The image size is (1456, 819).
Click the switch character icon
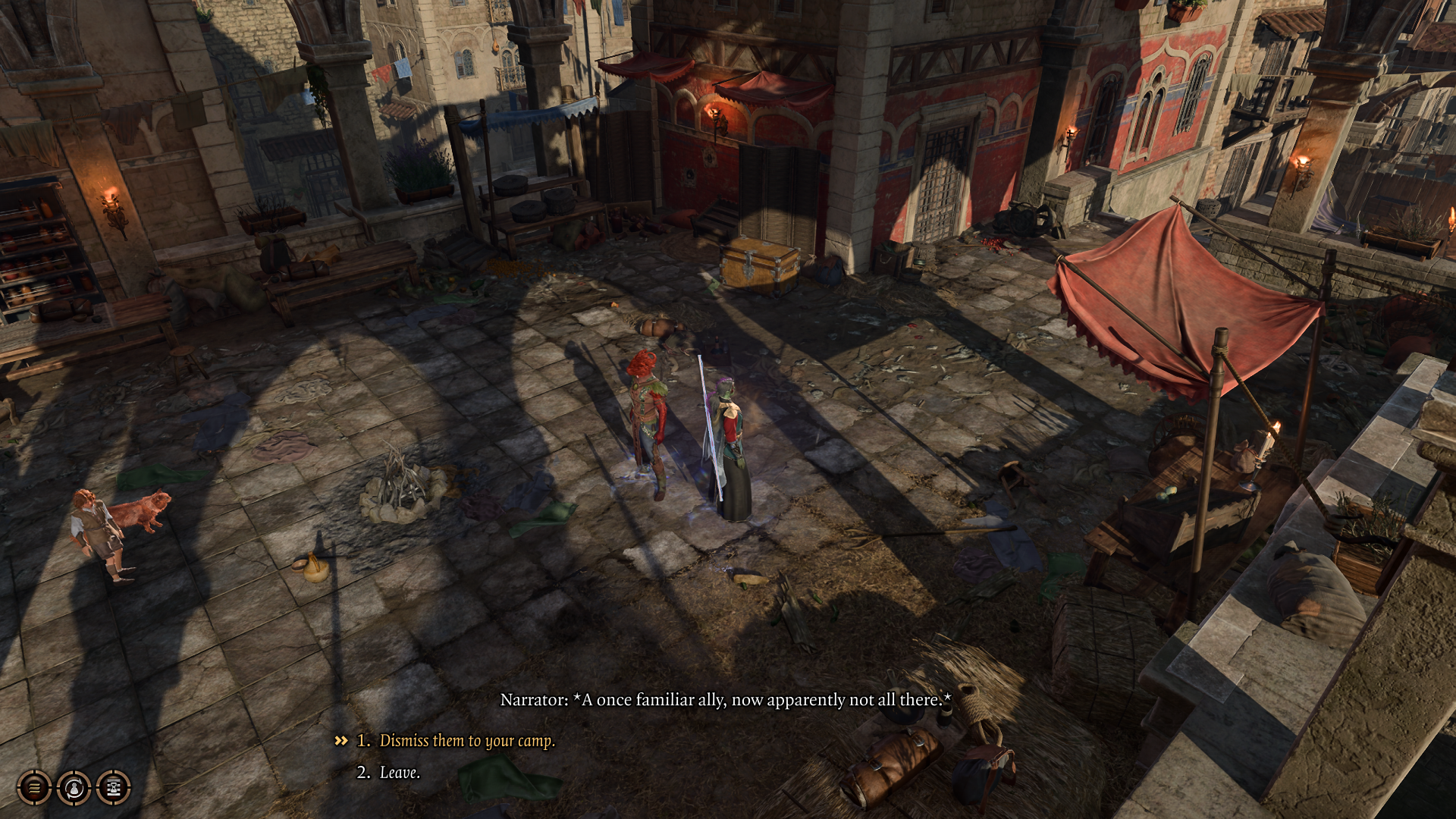[73, 787]
